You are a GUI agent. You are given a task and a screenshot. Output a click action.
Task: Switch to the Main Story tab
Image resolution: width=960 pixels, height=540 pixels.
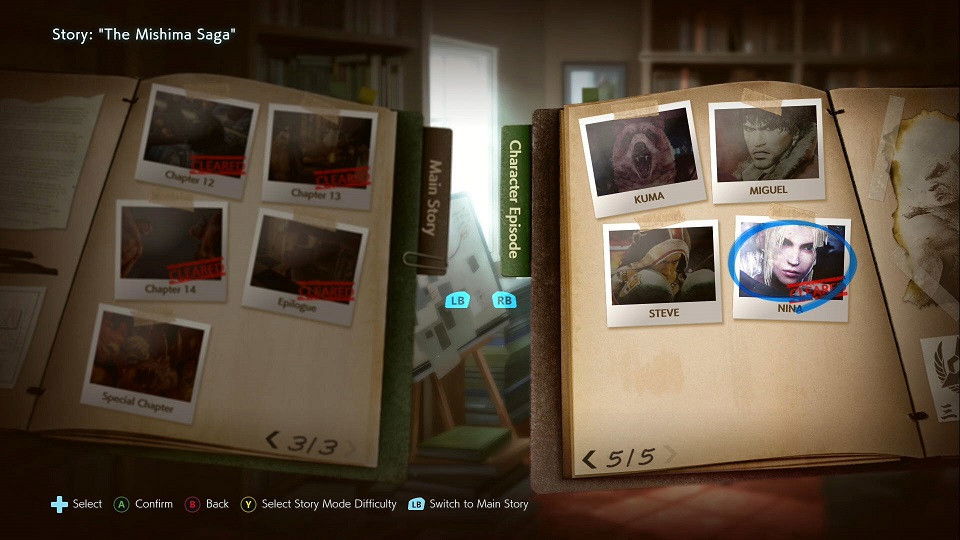click(x=435, y=198)
